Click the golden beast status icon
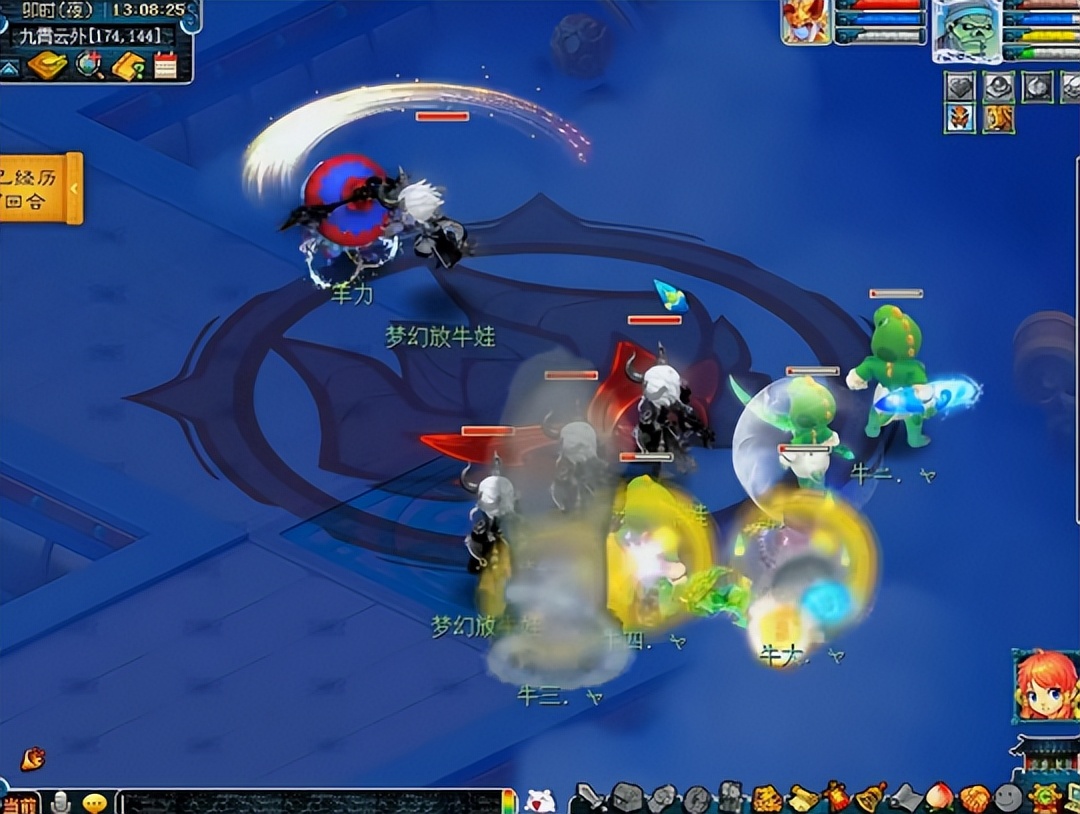This screenshot has height=814, width=1080. 998,119
